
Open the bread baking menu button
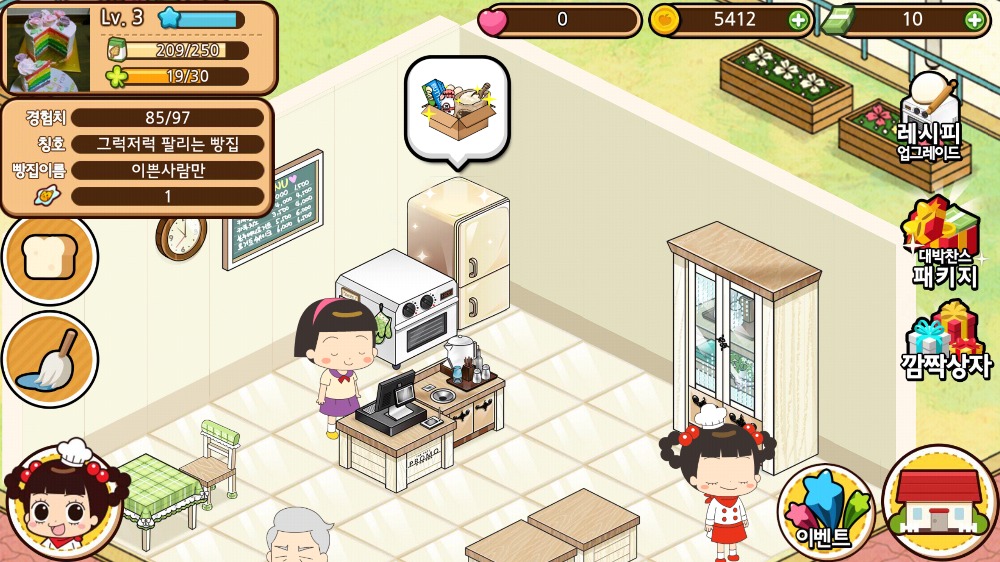(49, 259)
